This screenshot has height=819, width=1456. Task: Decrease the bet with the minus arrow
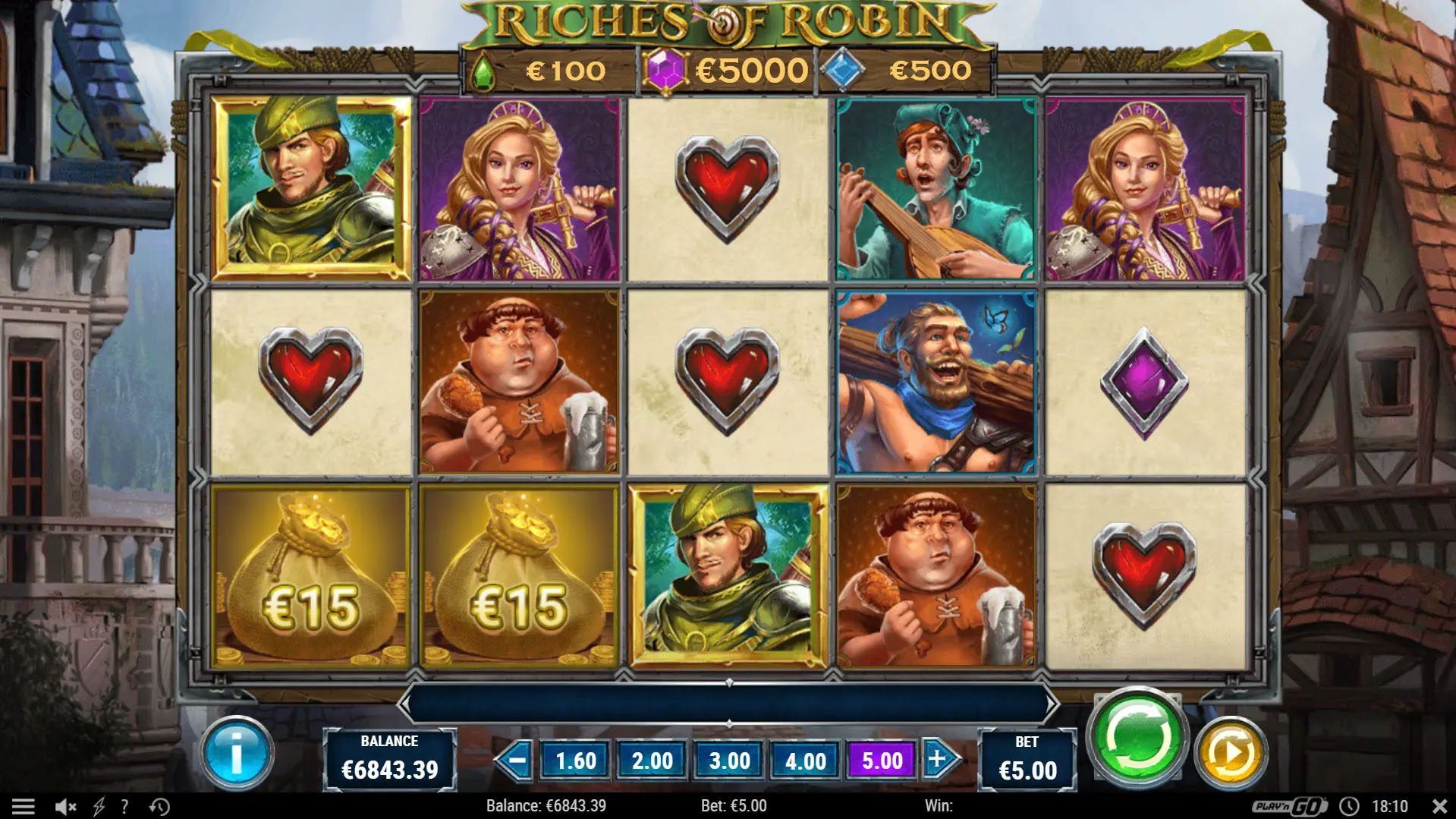[x=516, y=760]
